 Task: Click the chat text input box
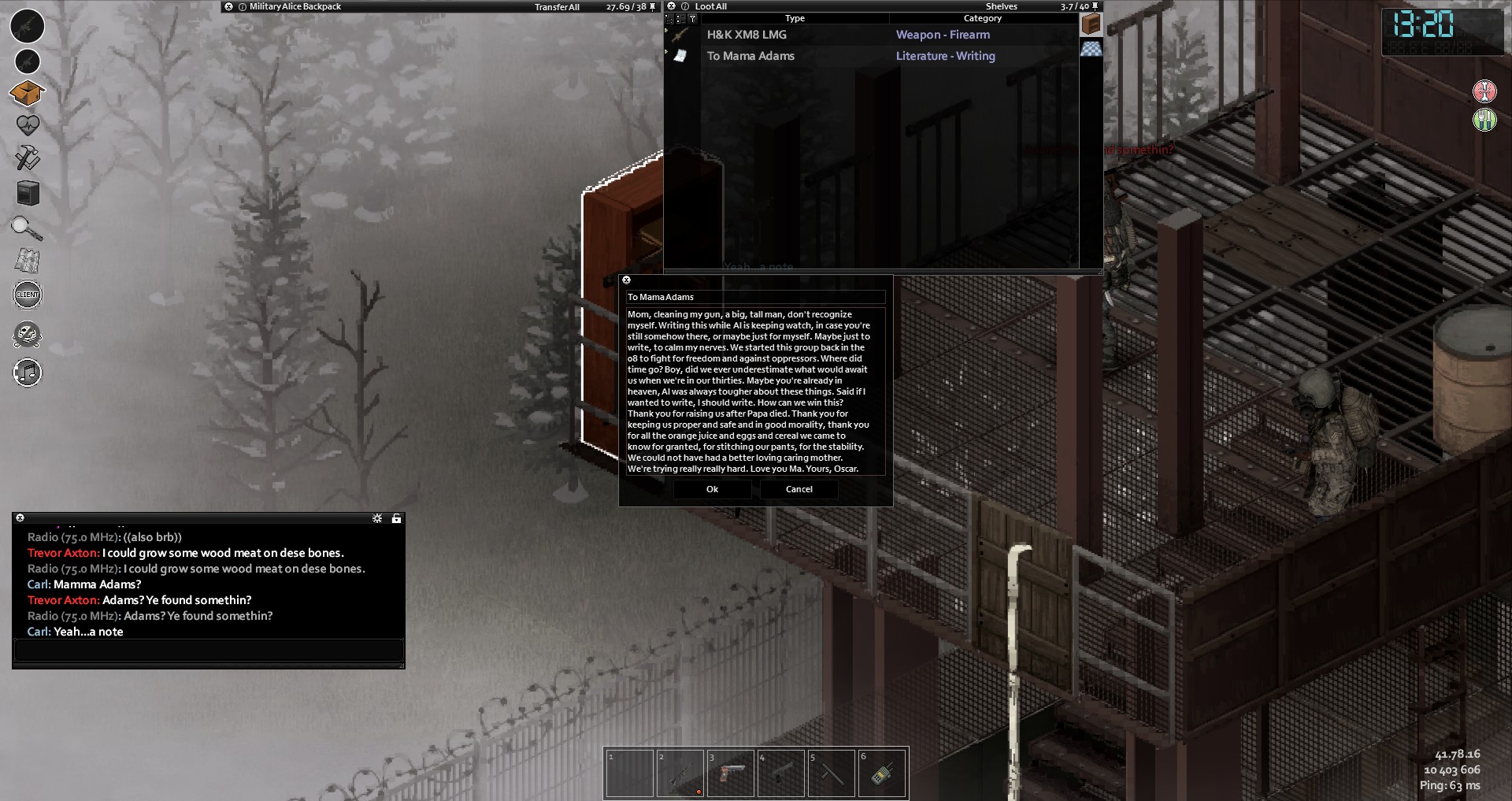[209, 651]
